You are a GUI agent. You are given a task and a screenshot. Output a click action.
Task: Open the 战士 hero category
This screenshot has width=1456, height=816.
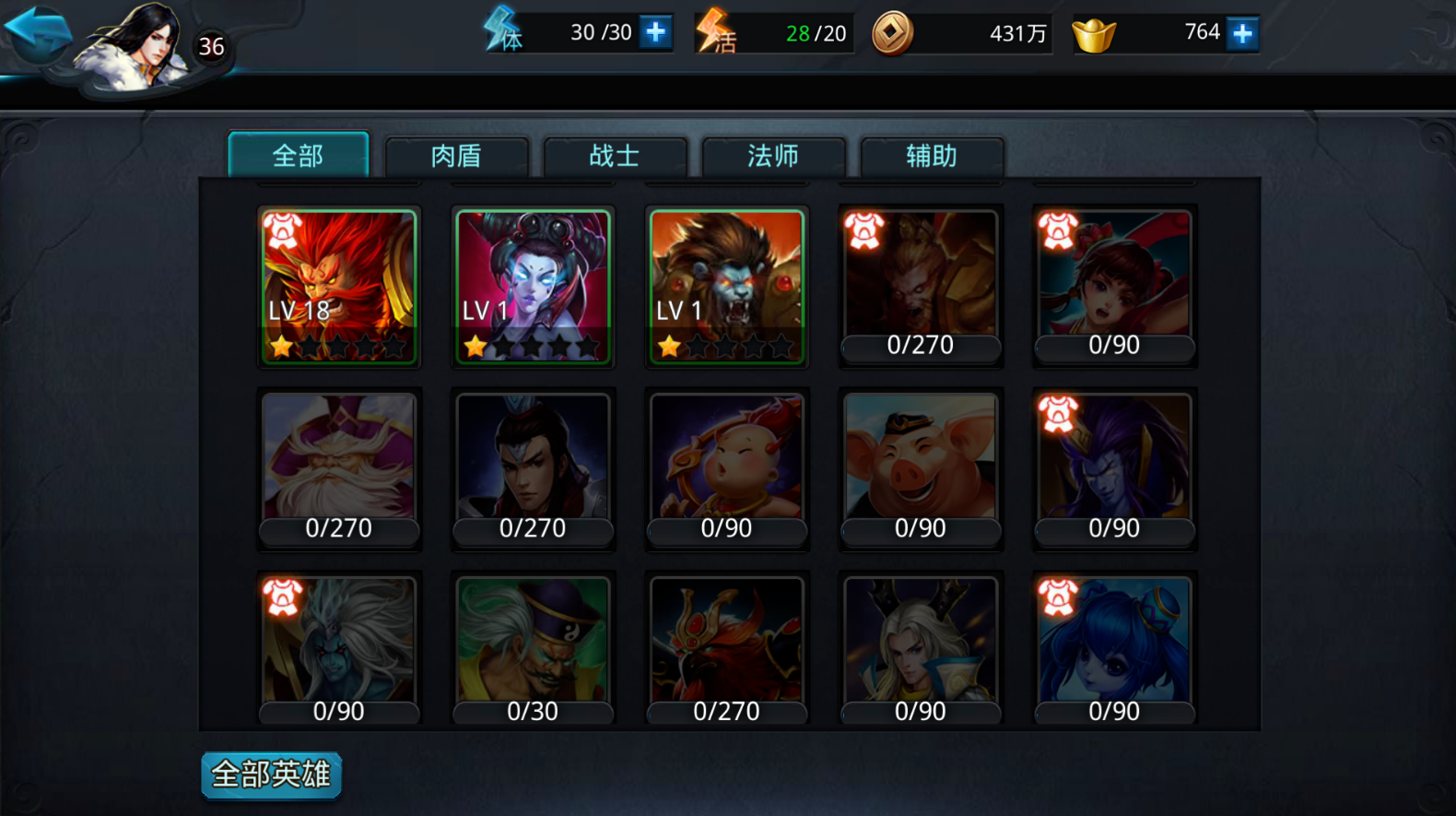615,156
